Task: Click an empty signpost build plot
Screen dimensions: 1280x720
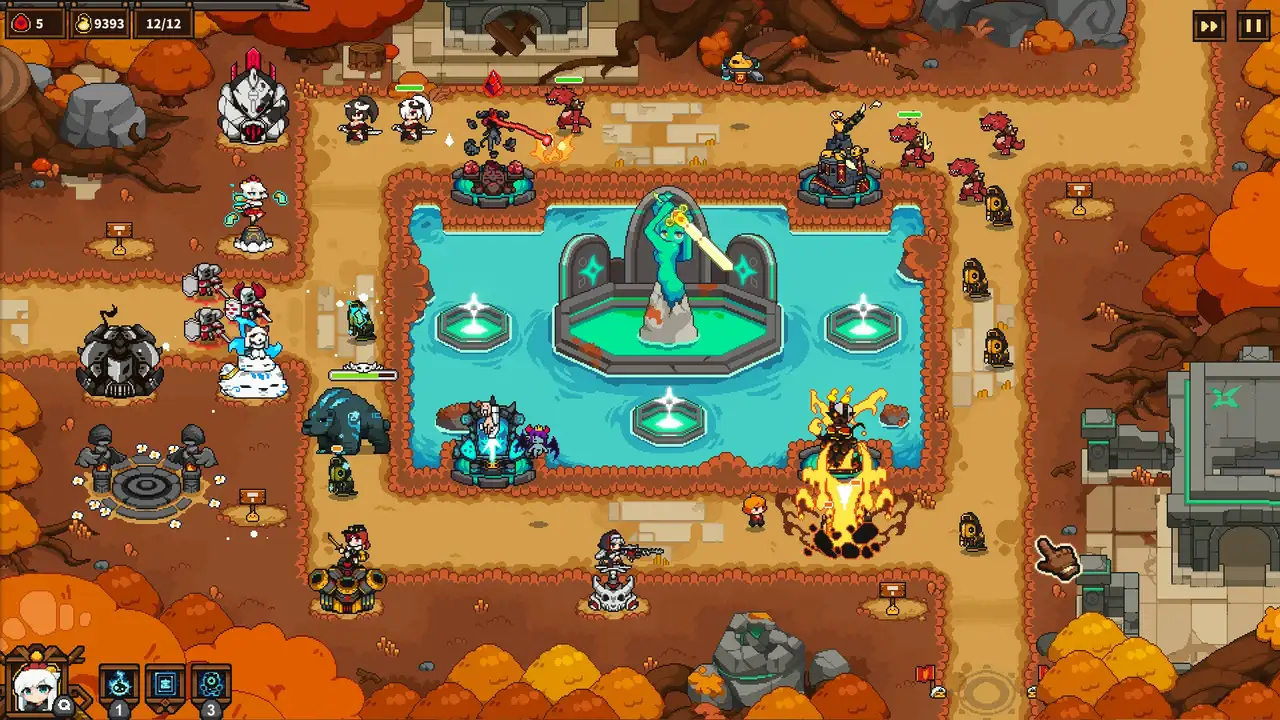Action: pyautogui.click(x=1079, y=212)
